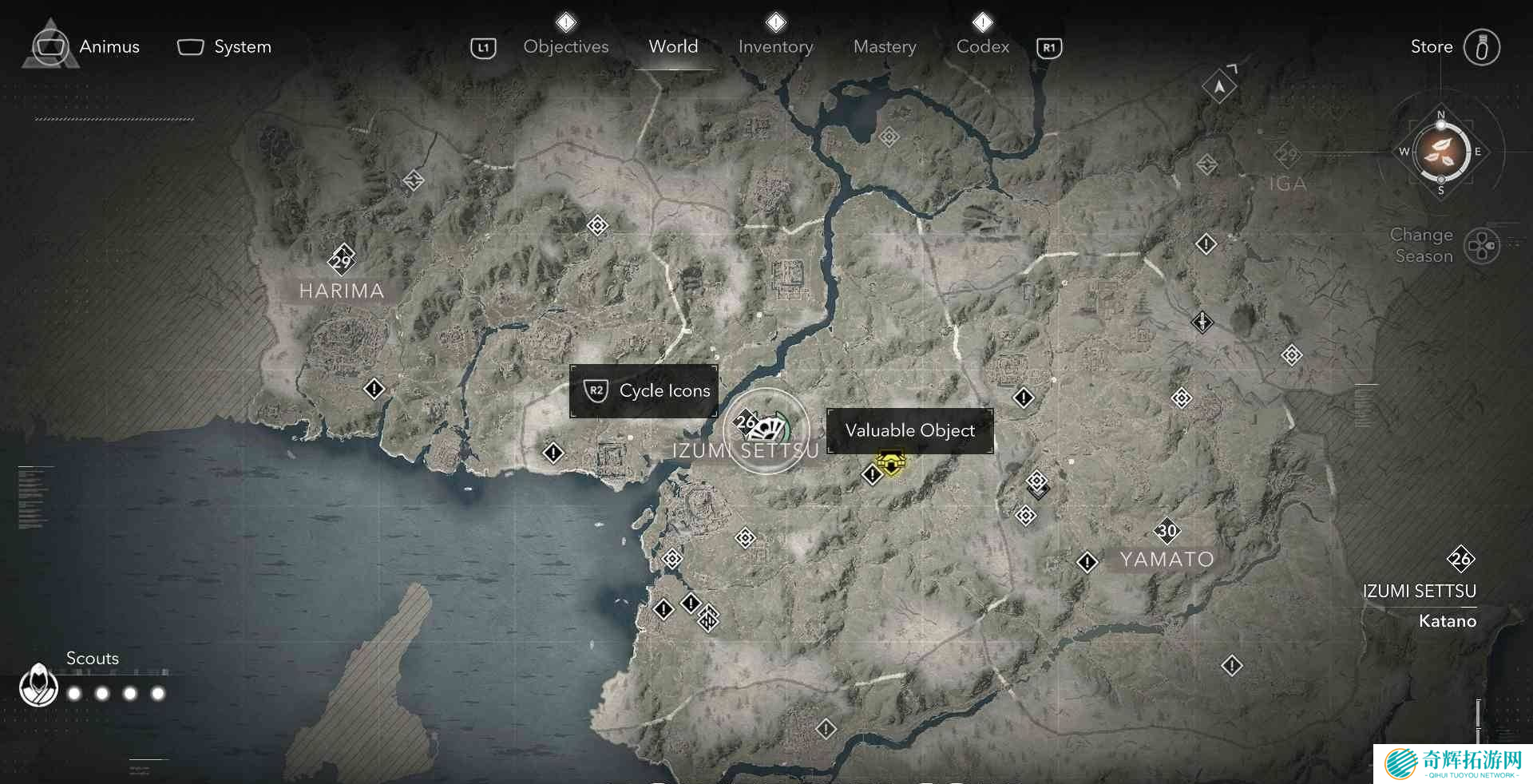Select the Harima level 29 region marker

pos(342,260)
